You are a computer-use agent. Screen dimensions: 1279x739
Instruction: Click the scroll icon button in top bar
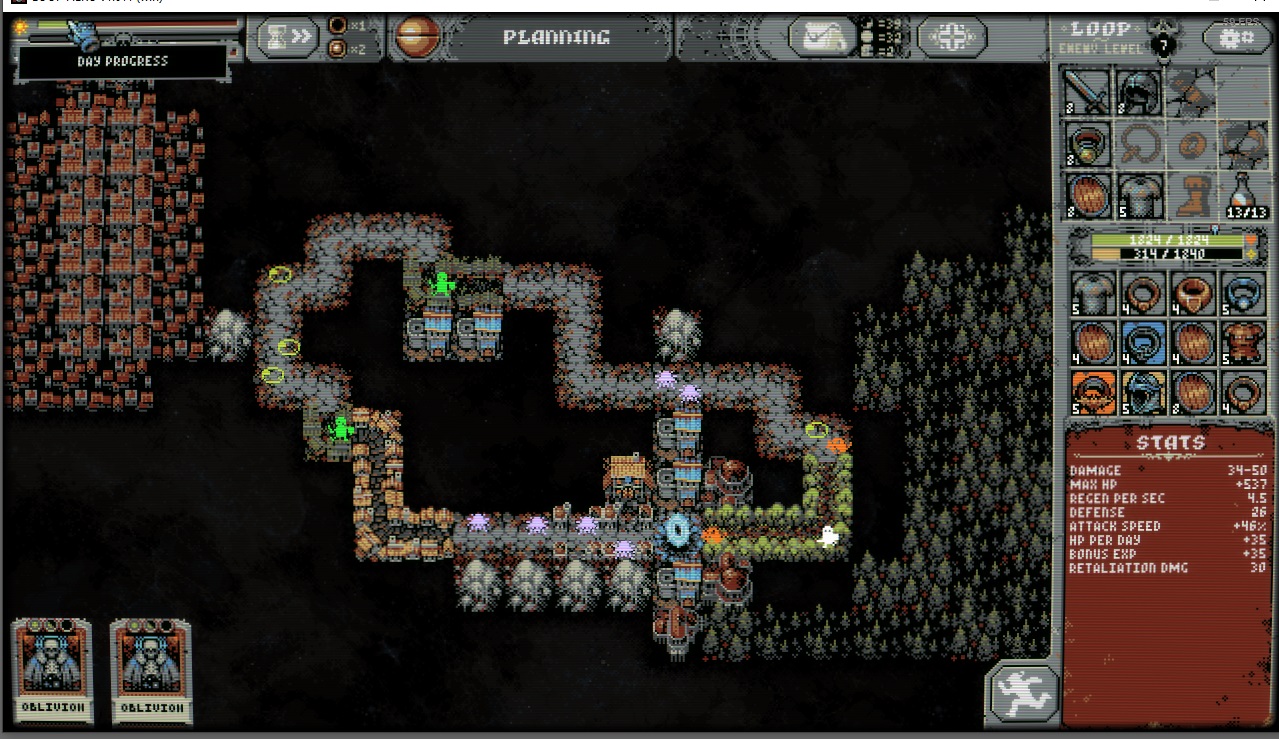821,38
